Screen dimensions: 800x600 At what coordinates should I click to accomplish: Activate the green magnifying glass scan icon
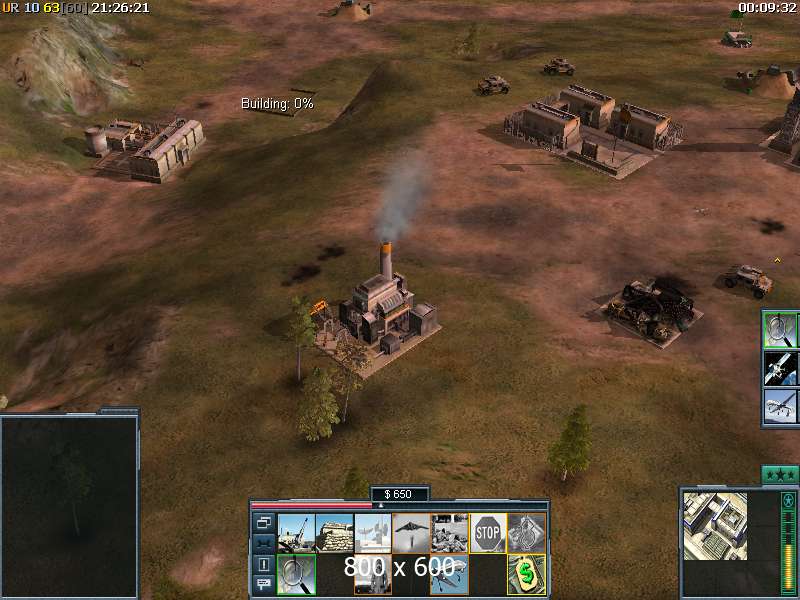click(x=296, y=574)
